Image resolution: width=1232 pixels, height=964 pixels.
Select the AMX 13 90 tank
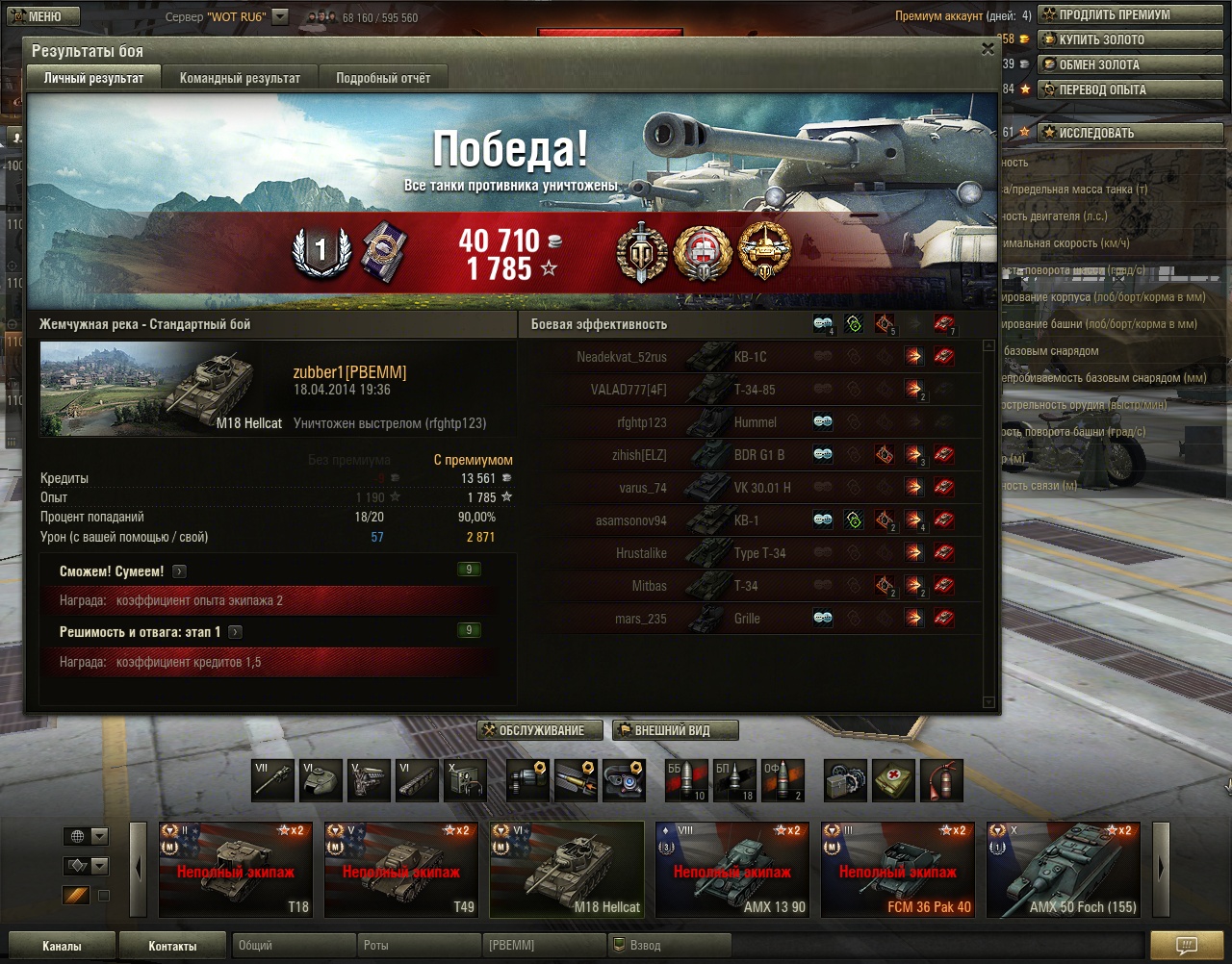pyautogui.click(x=732, y=869)
